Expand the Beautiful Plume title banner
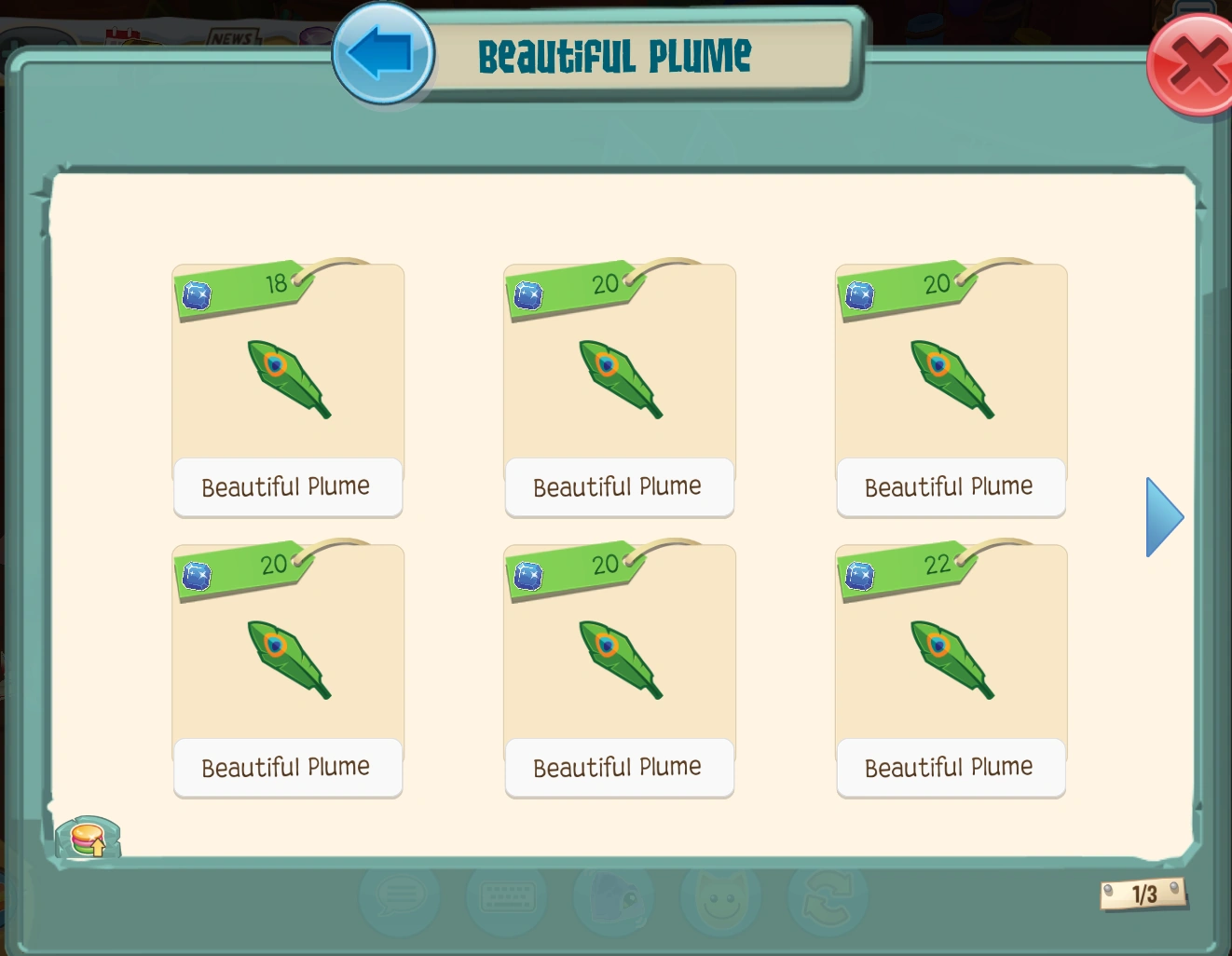This screenshot has width=1232, height=956. click(613, 54)
